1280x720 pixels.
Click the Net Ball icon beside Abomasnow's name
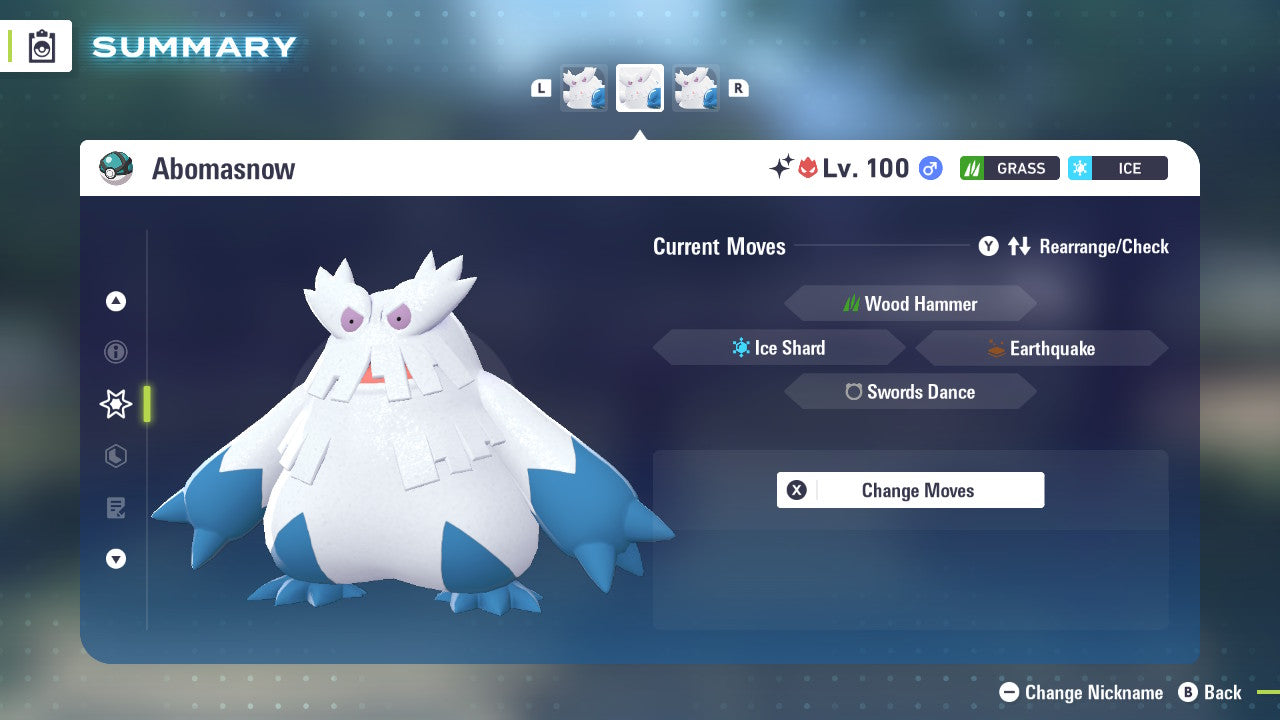116,168
